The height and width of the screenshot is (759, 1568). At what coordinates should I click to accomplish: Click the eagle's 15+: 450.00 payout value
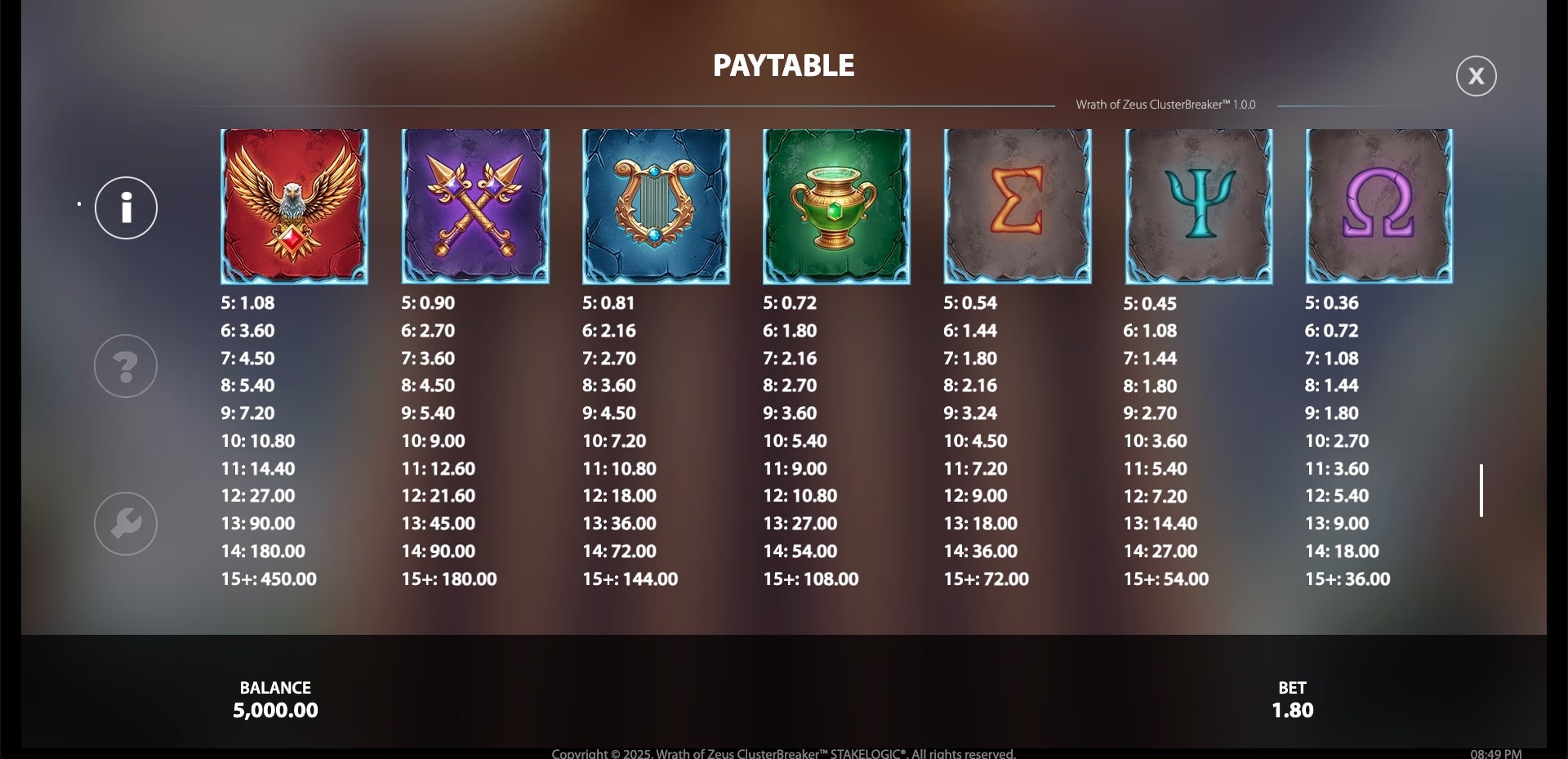point(269,579)
